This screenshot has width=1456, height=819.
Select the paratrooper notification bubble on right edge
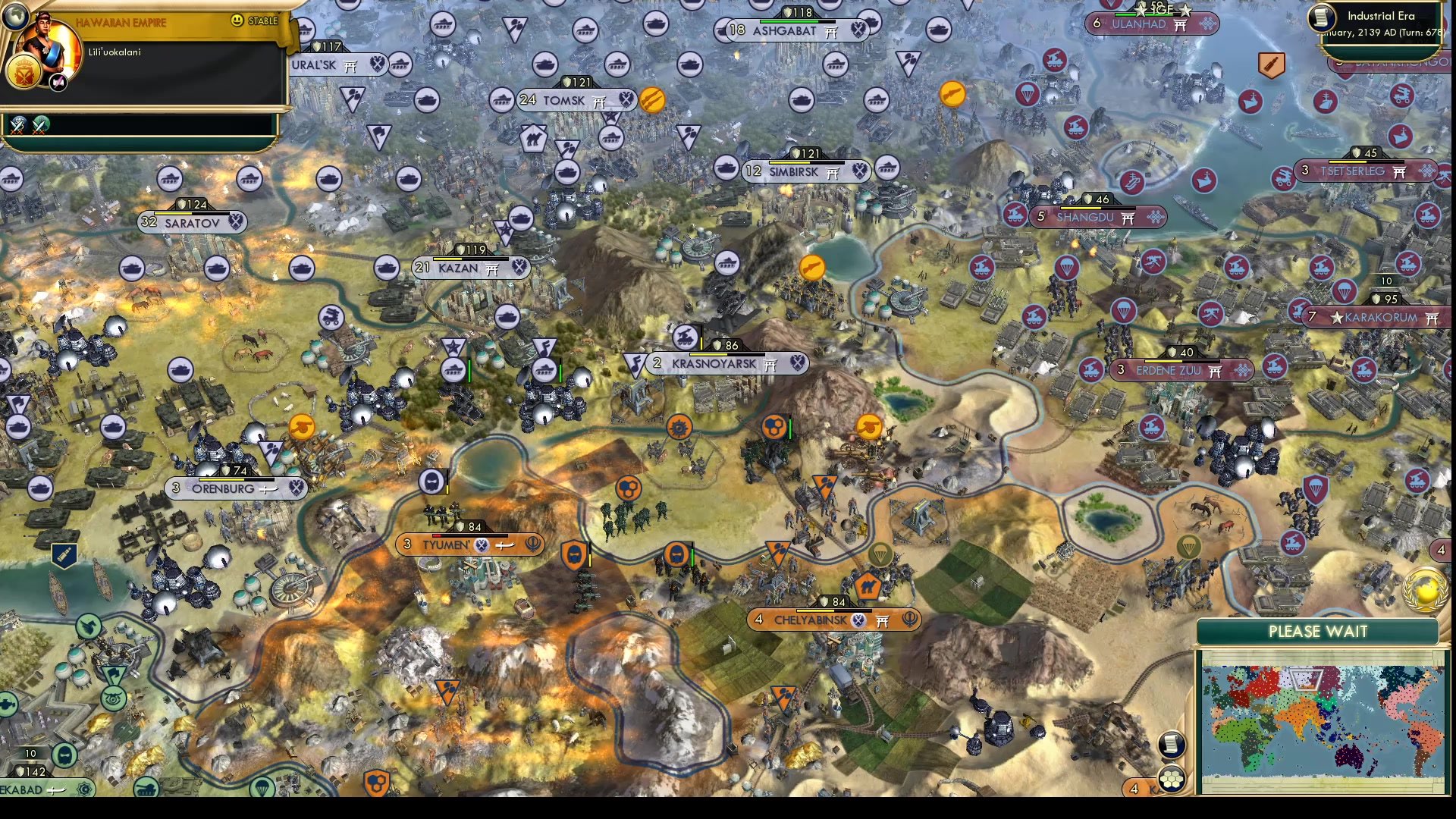click(1345, 292)
